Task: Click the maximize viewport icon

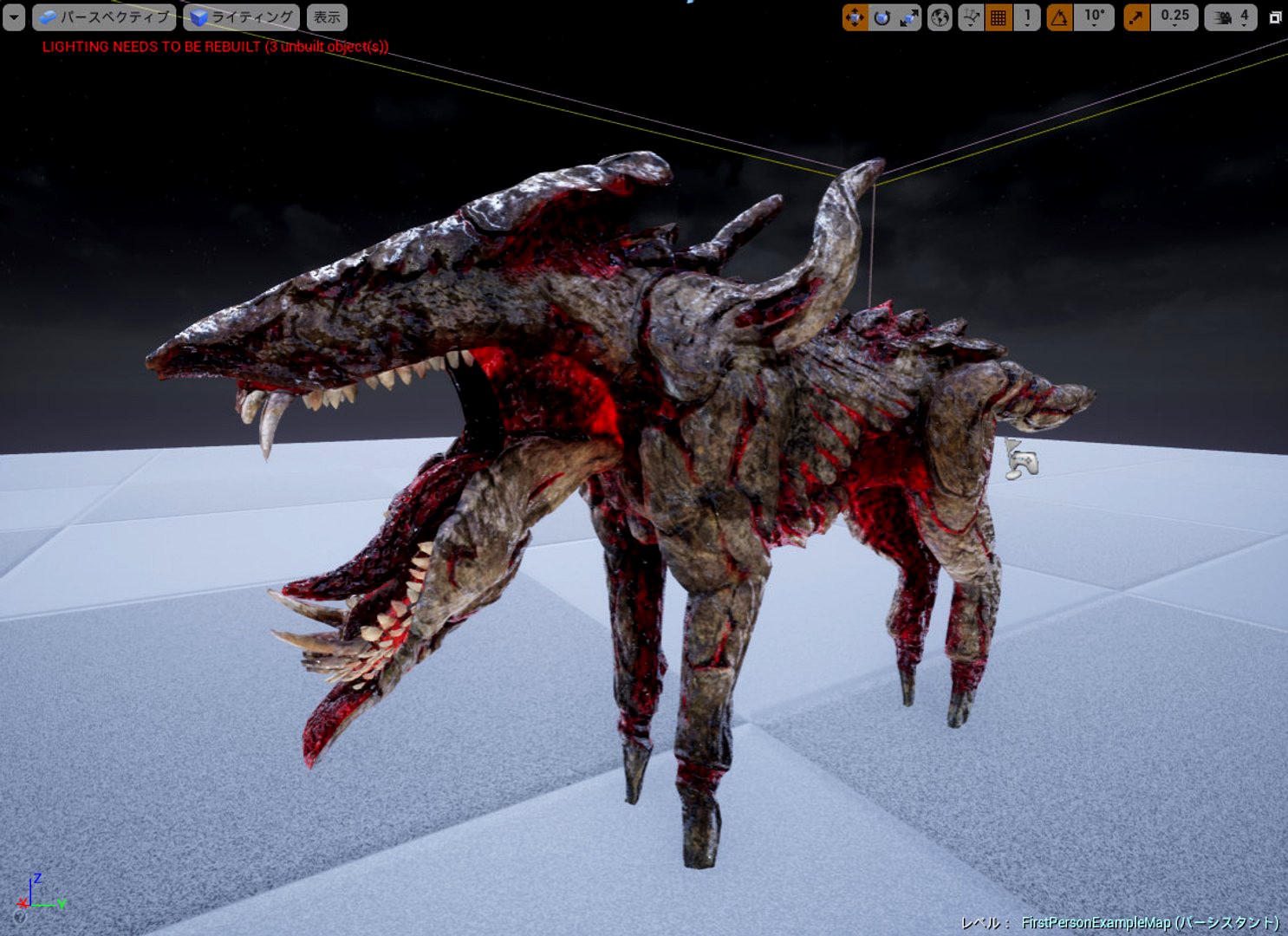Action: coord(1276,16)
